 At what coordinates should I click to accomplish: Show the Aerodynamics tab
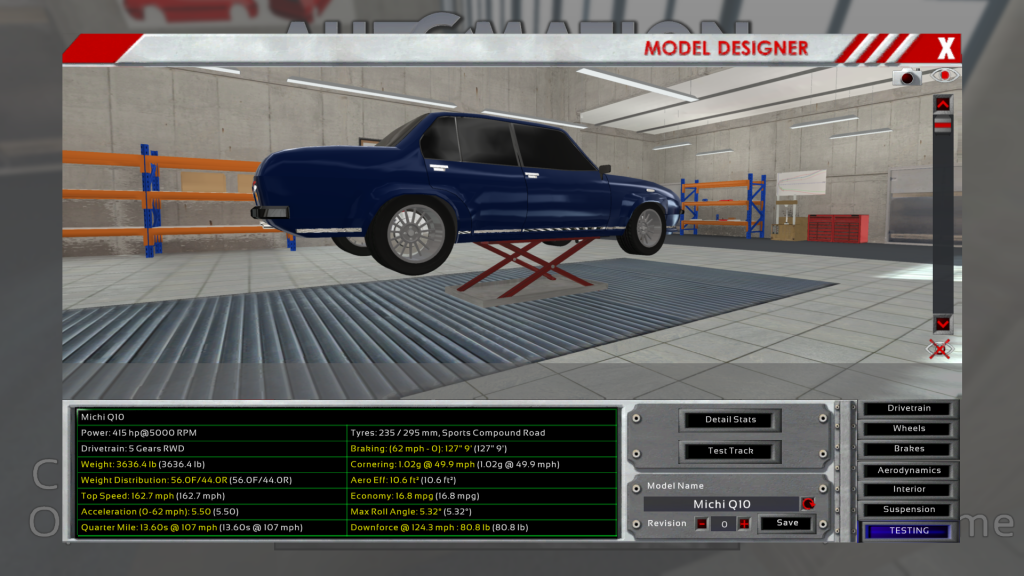click(x=909, y=470)
